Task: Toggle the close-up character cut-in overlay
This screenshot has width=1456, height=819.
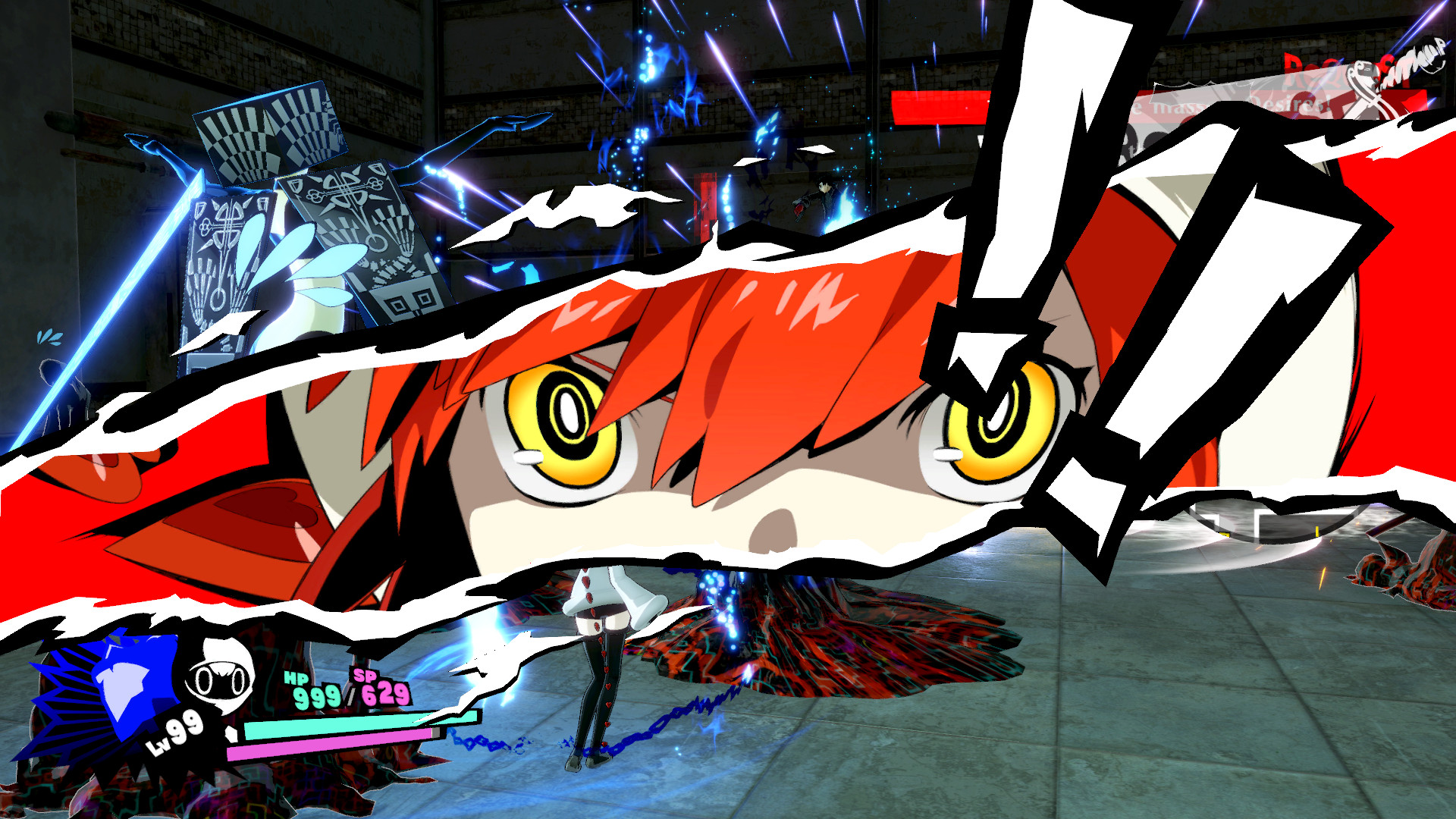Action: (x=720, y=425)
